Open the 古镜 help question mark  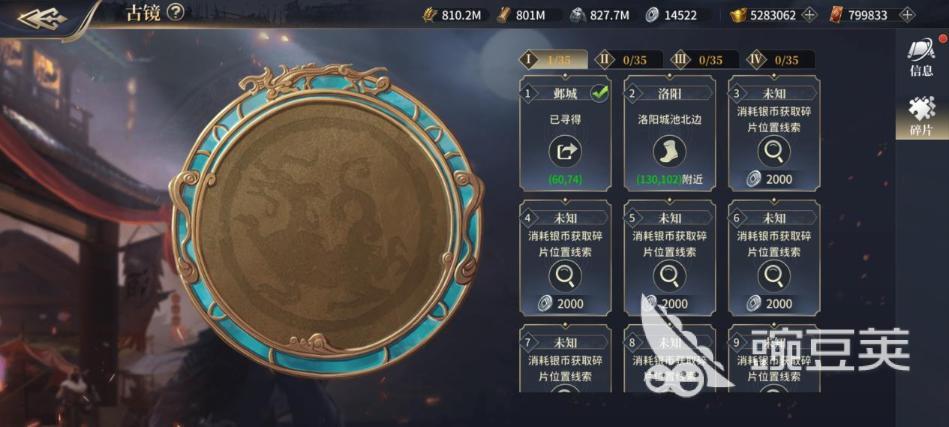click(176, 13)
